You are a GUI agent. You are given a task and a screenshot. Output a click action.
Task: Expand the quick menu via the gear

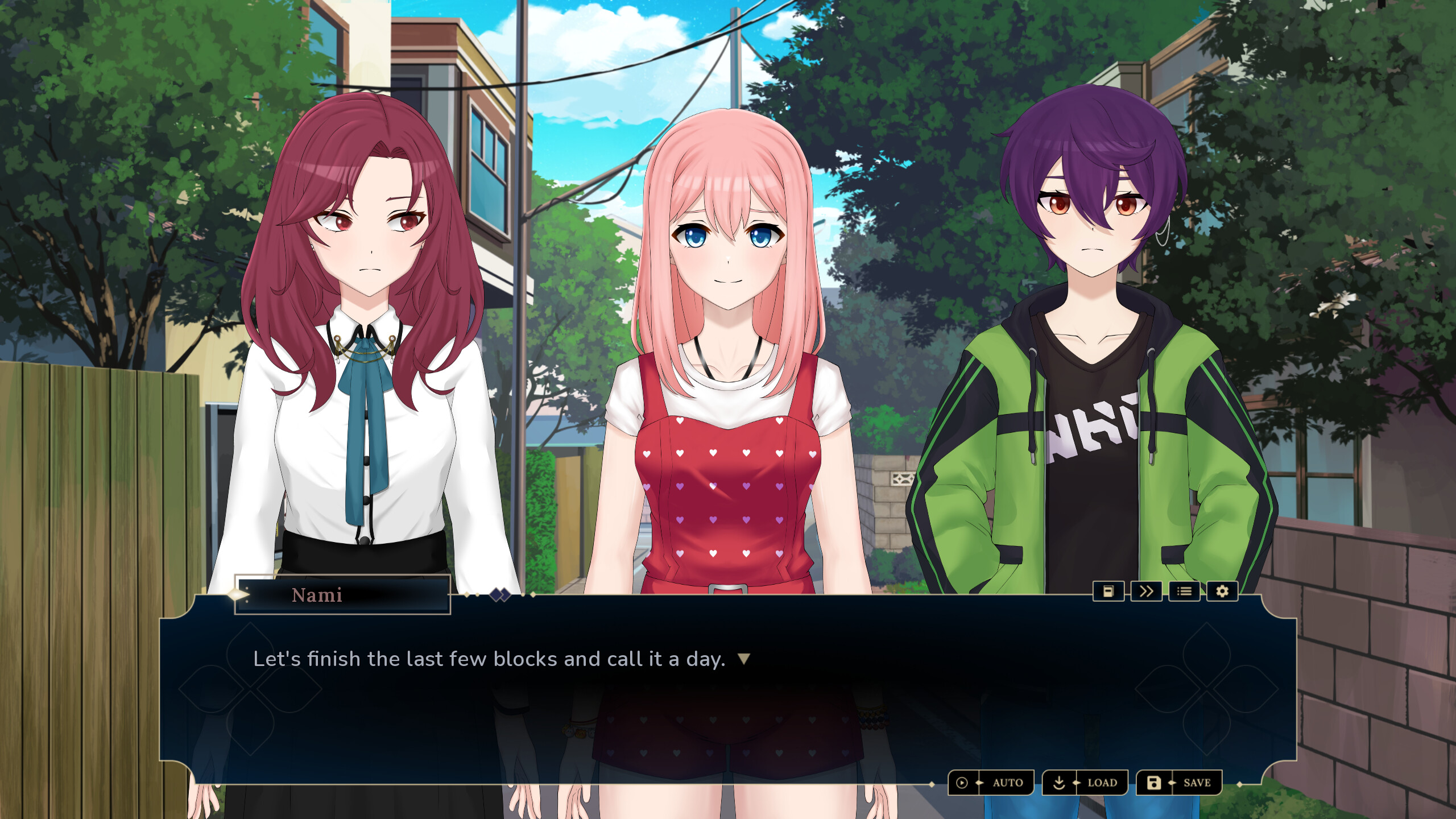(1222, 591)
